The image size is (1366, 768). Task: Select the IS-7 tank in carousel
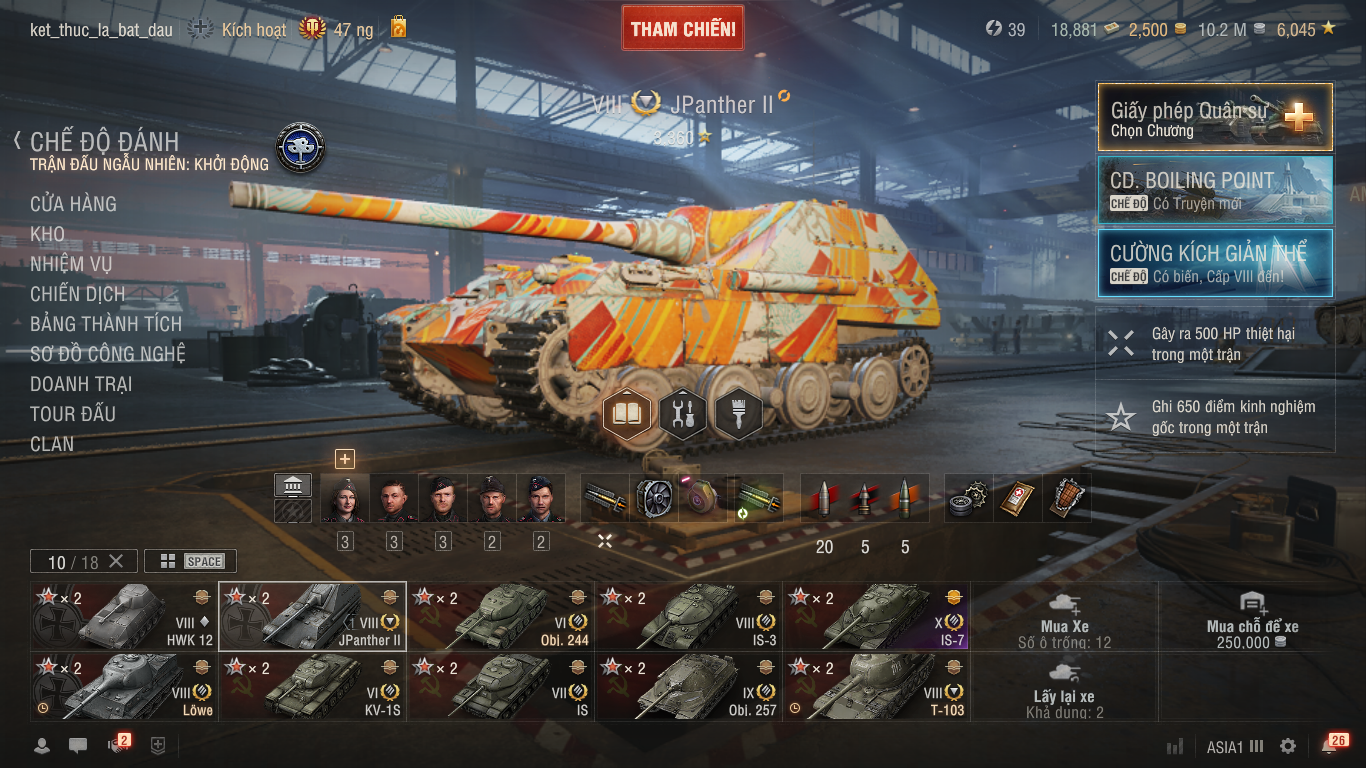pyautogui.click(x=876, y=616)
